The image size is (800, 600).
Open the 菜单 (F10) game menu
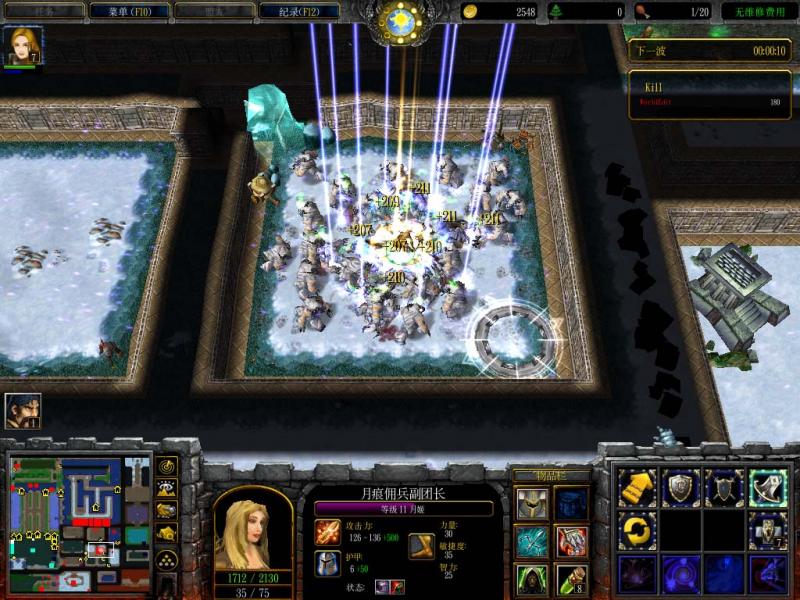click(127, 11)
